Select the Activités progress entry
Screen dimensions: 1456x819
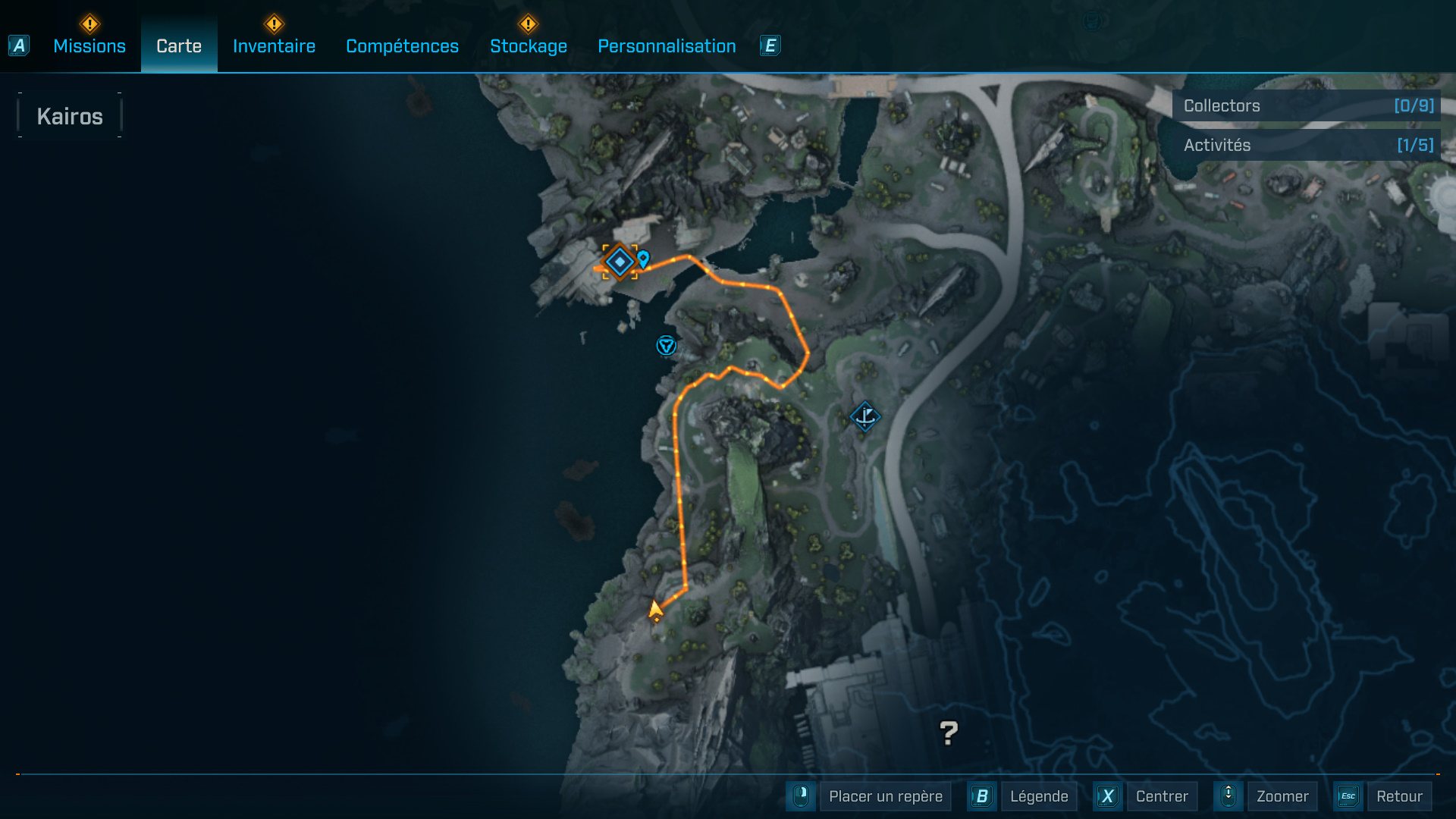(x=1306, y=145)
